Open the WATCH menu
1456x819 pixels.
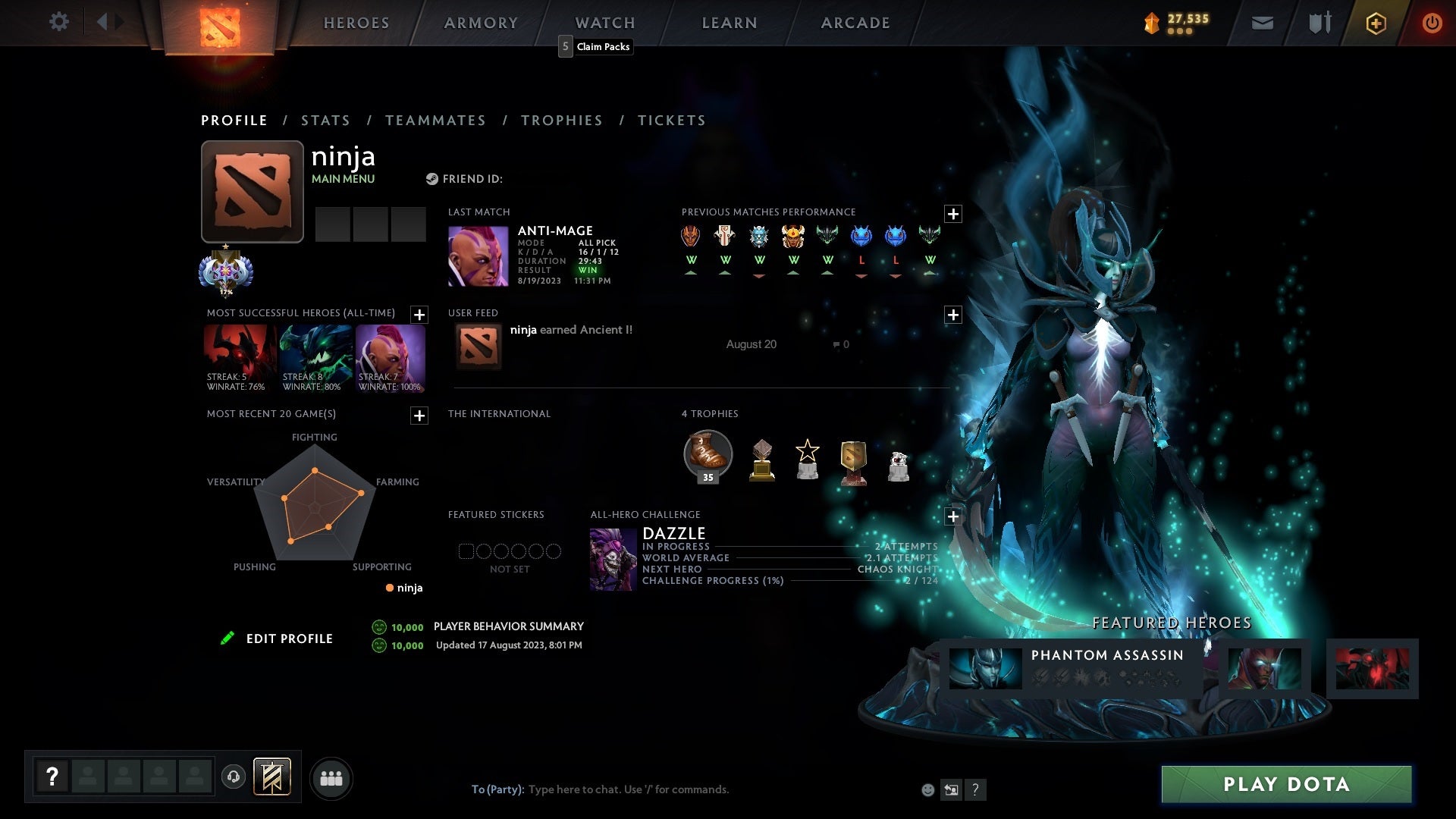(604, 23)
